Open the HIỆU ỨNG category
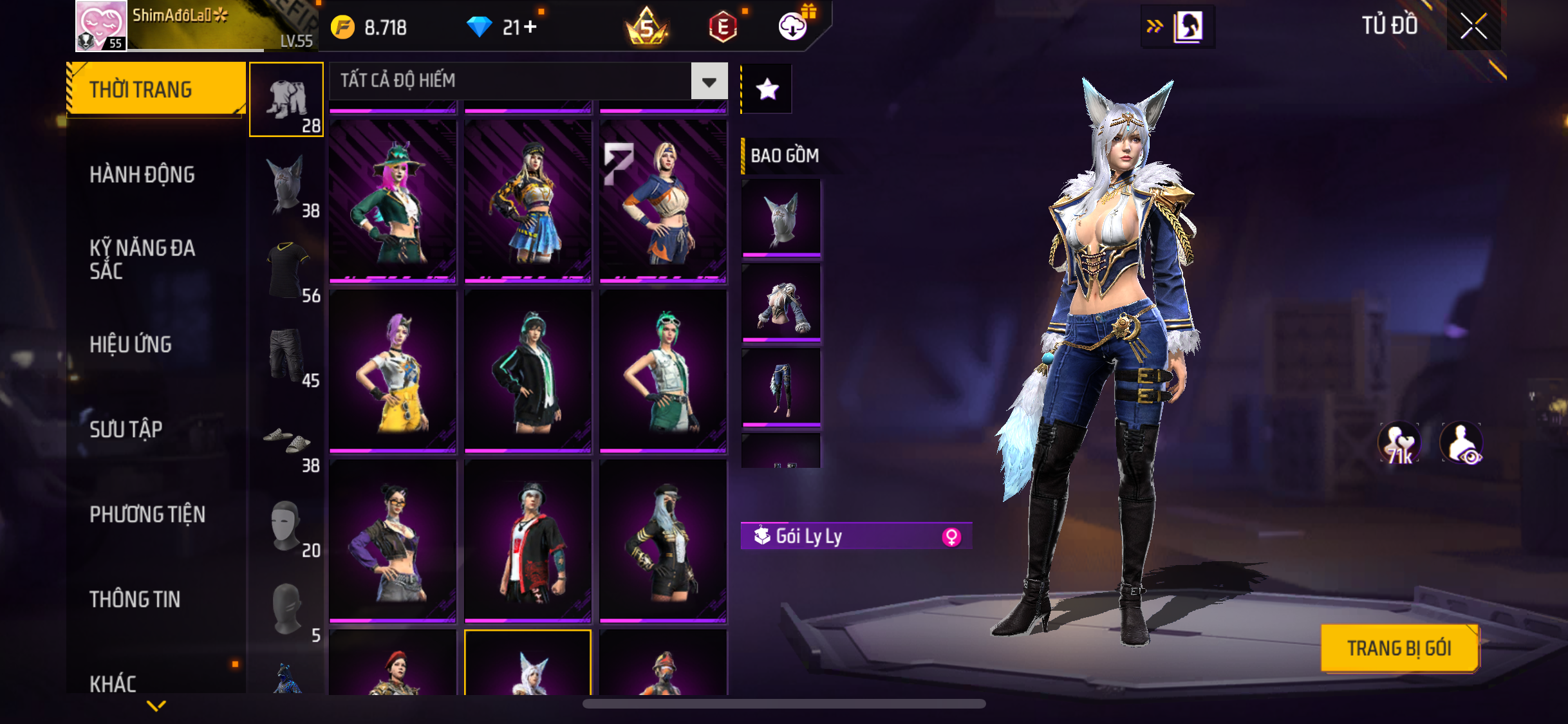The height and width of the screenshot is (724, 1568). point(131,344)
